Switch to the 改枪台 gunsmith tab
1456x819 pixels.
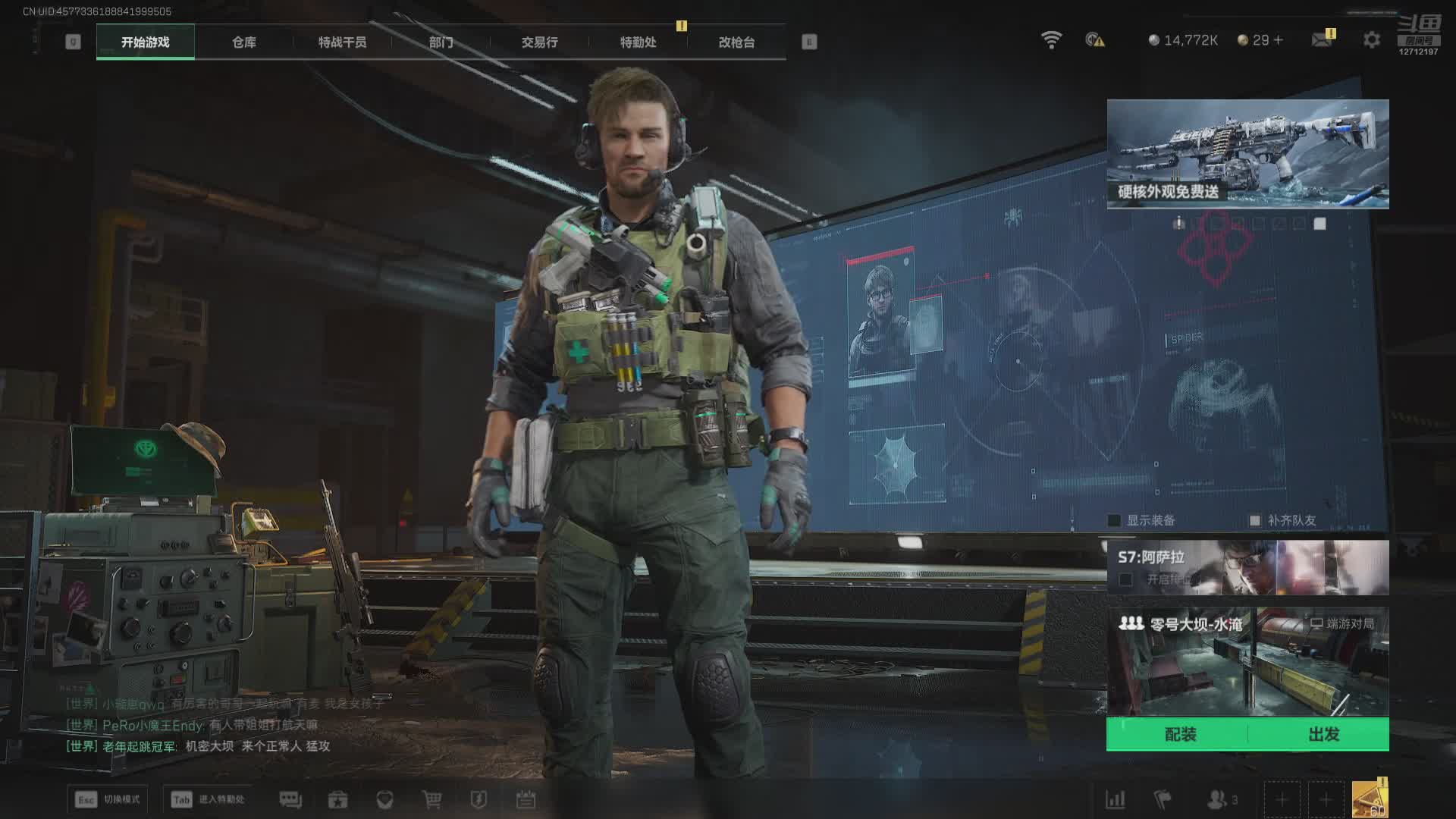point(736,42)
